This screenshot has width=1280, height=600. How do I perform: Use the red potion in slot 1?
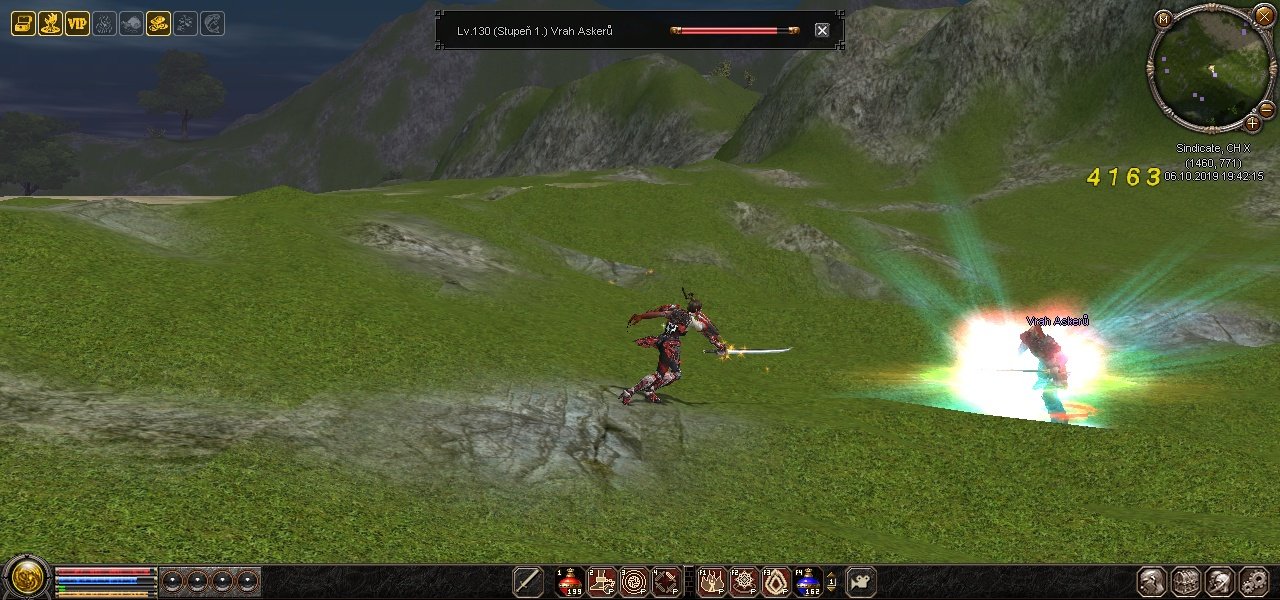[x=570, y=582]
